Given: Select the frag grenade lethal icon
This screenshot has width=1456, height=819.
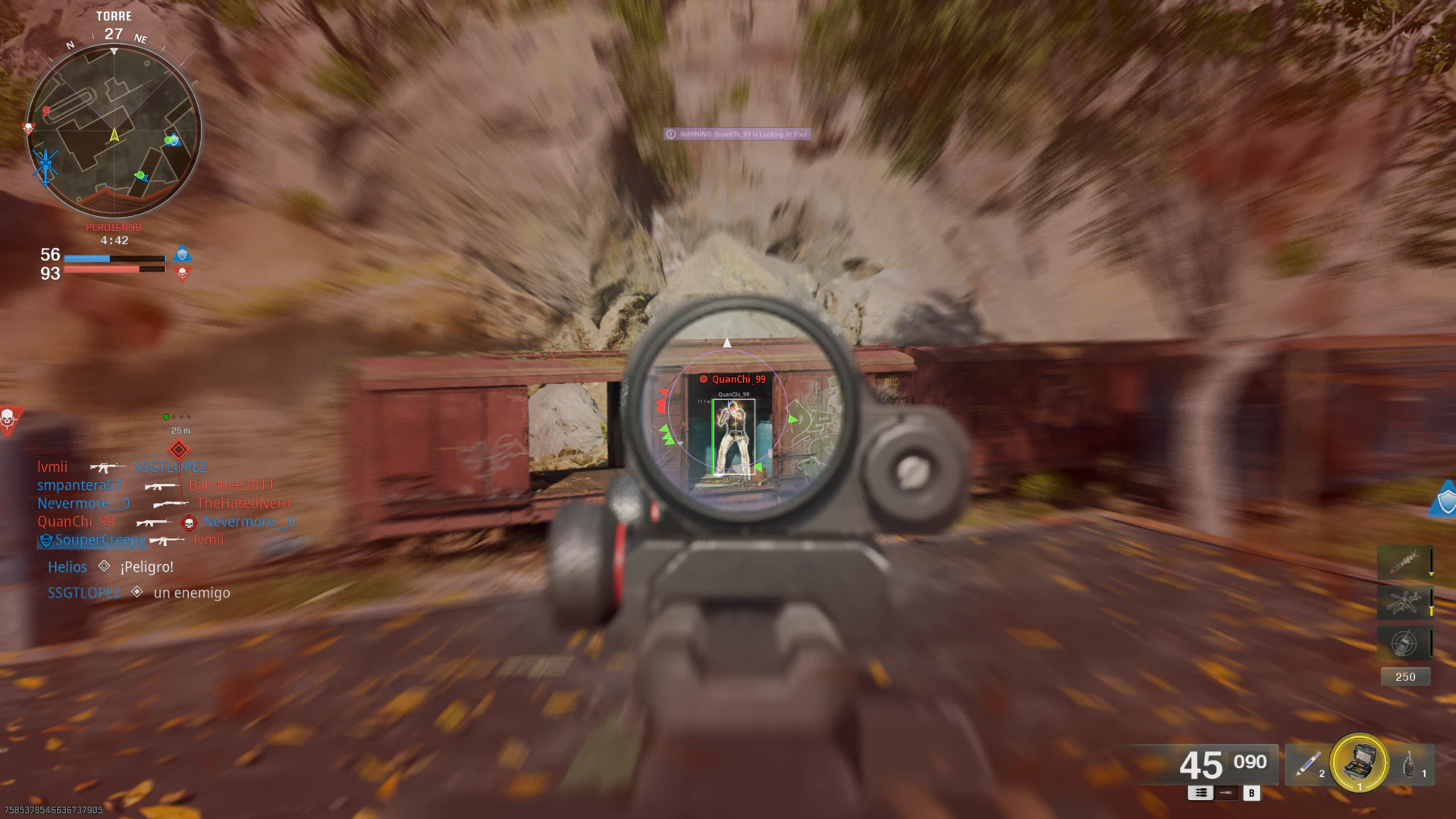Looking at the screenshot, I should 1409,764.
